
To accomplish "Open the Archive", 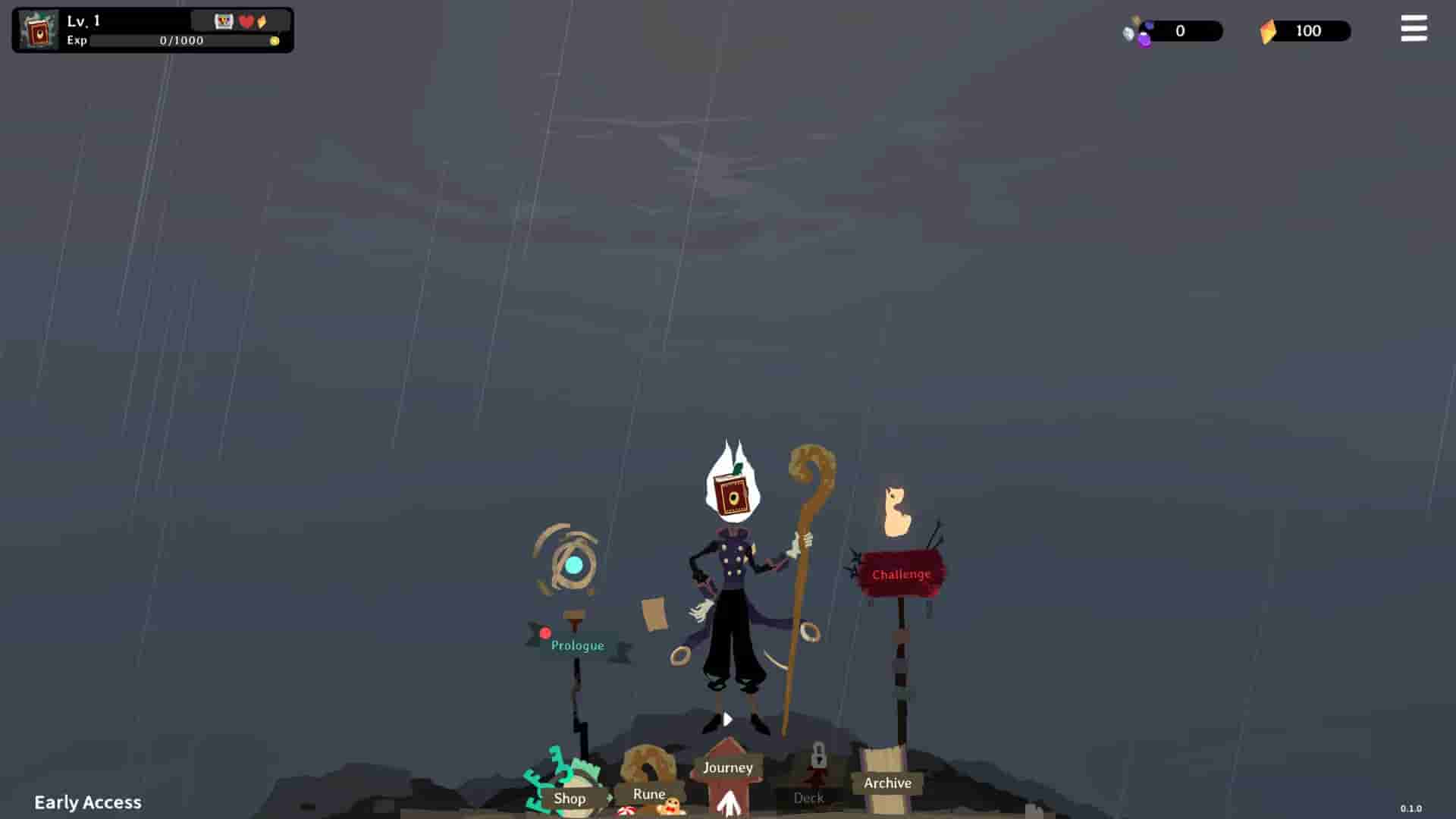I will 886,783.
